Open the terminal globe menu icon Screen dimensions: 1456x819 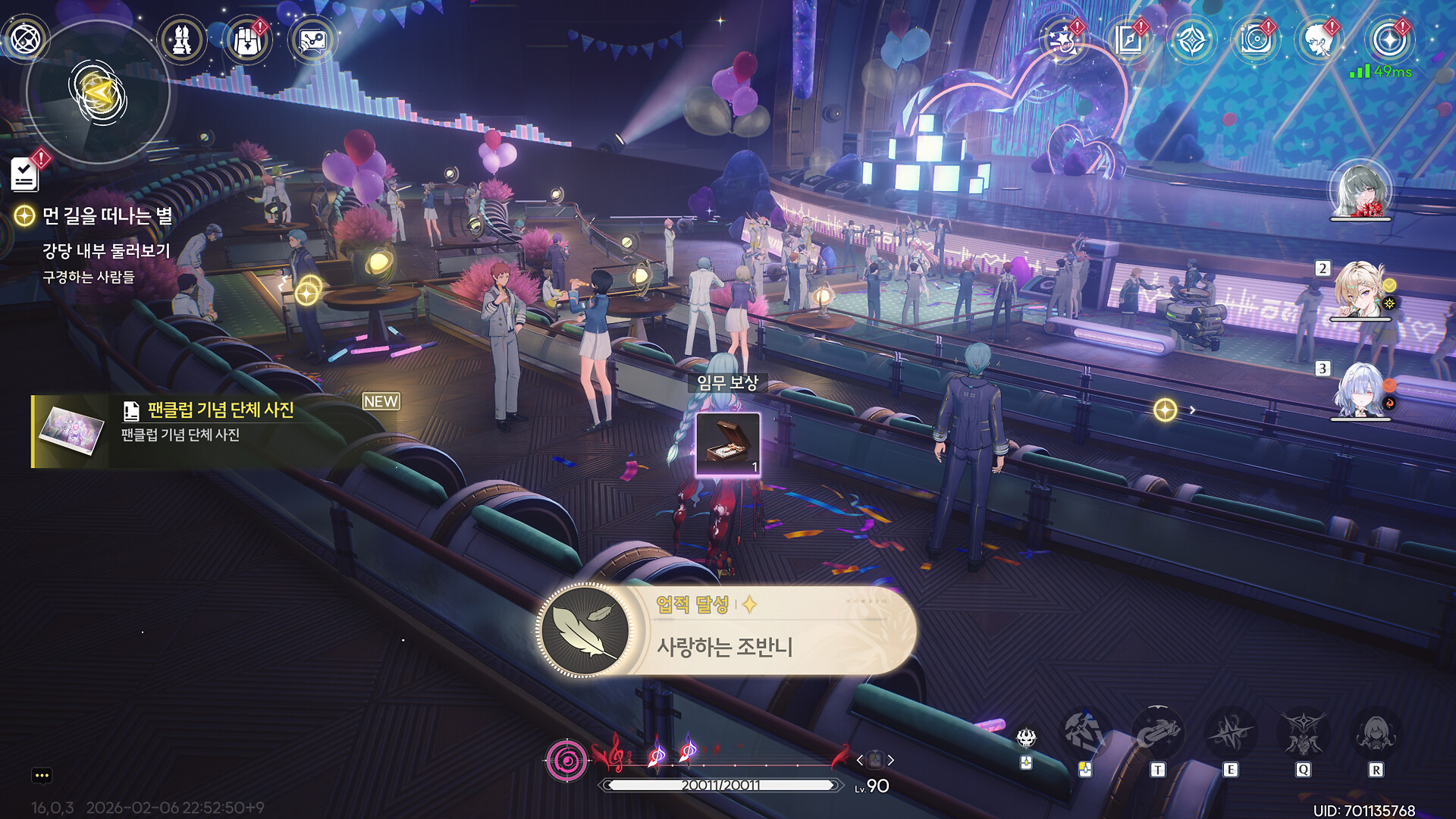pos(25,39)
